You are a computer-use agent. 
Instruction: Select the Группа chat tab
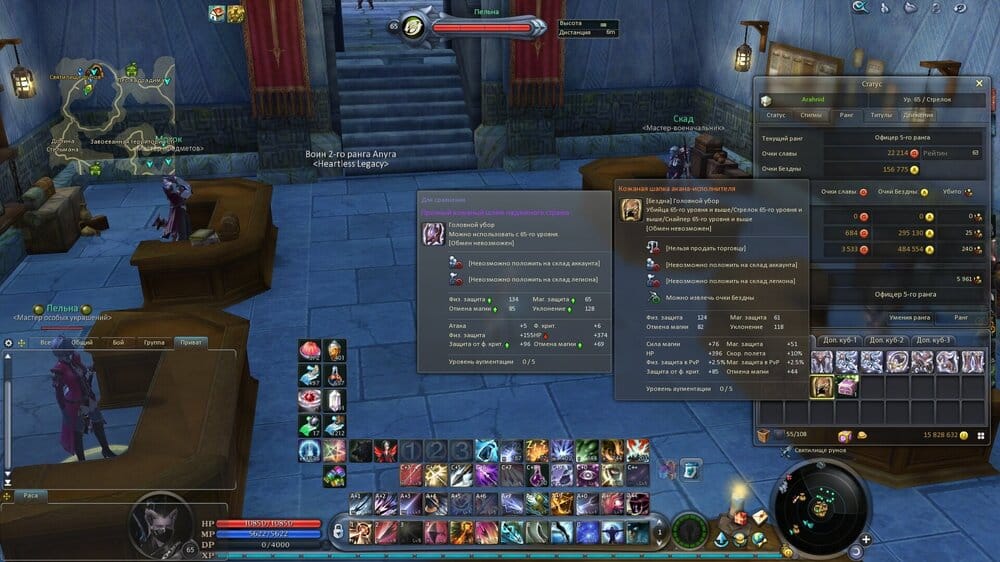click(154, 342)
